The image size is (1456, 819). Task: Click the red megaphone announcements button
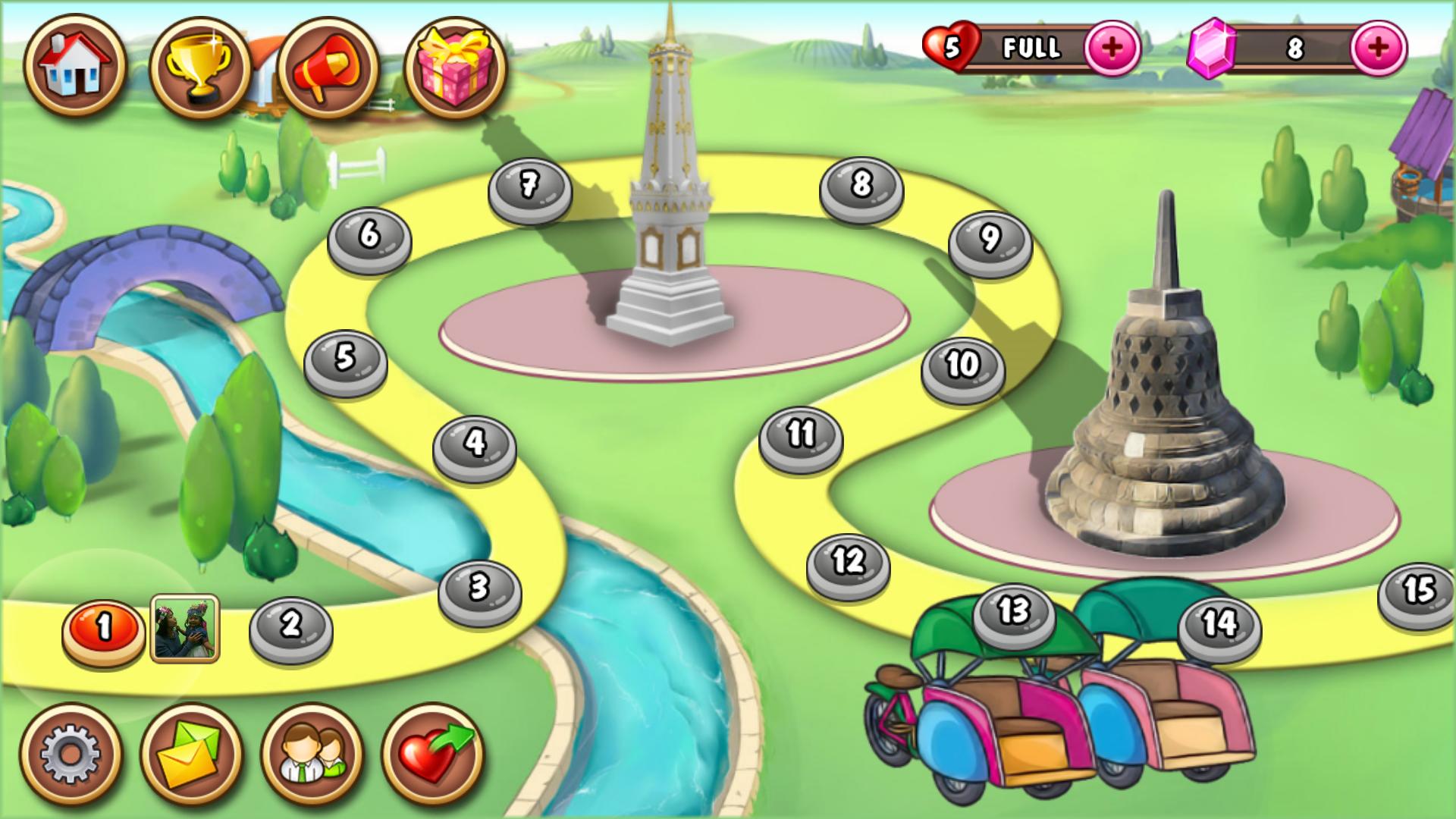pyautogui.click(x=328, y=67)
